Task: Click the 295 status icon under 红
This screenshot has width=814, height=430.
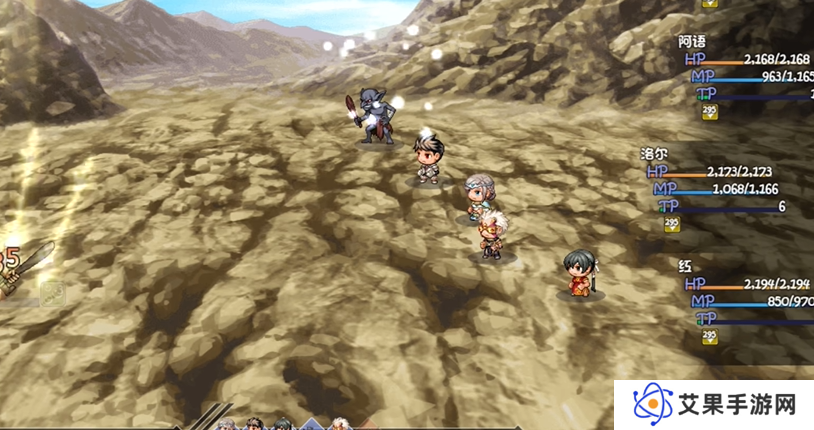Action: pos(710,336)
